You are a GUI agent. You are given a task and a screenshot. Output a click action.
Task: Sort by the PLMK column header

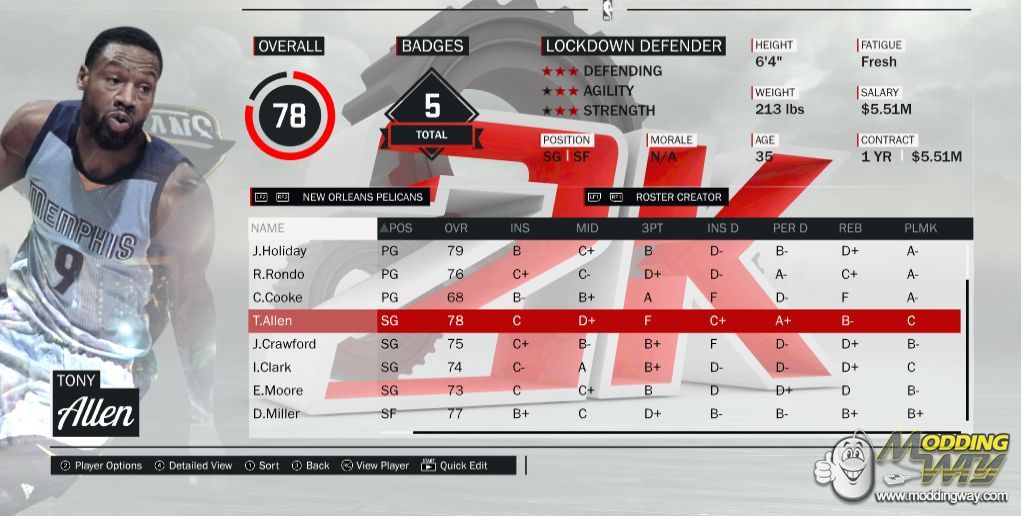click(x=920, y=228)
